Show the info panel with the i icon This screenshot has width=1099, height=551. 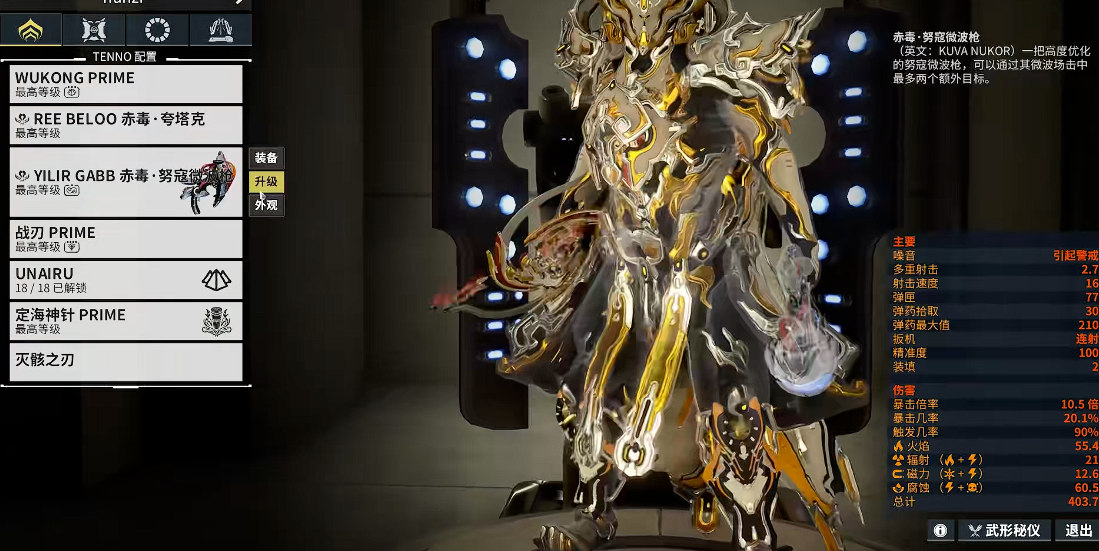(940, 530)
